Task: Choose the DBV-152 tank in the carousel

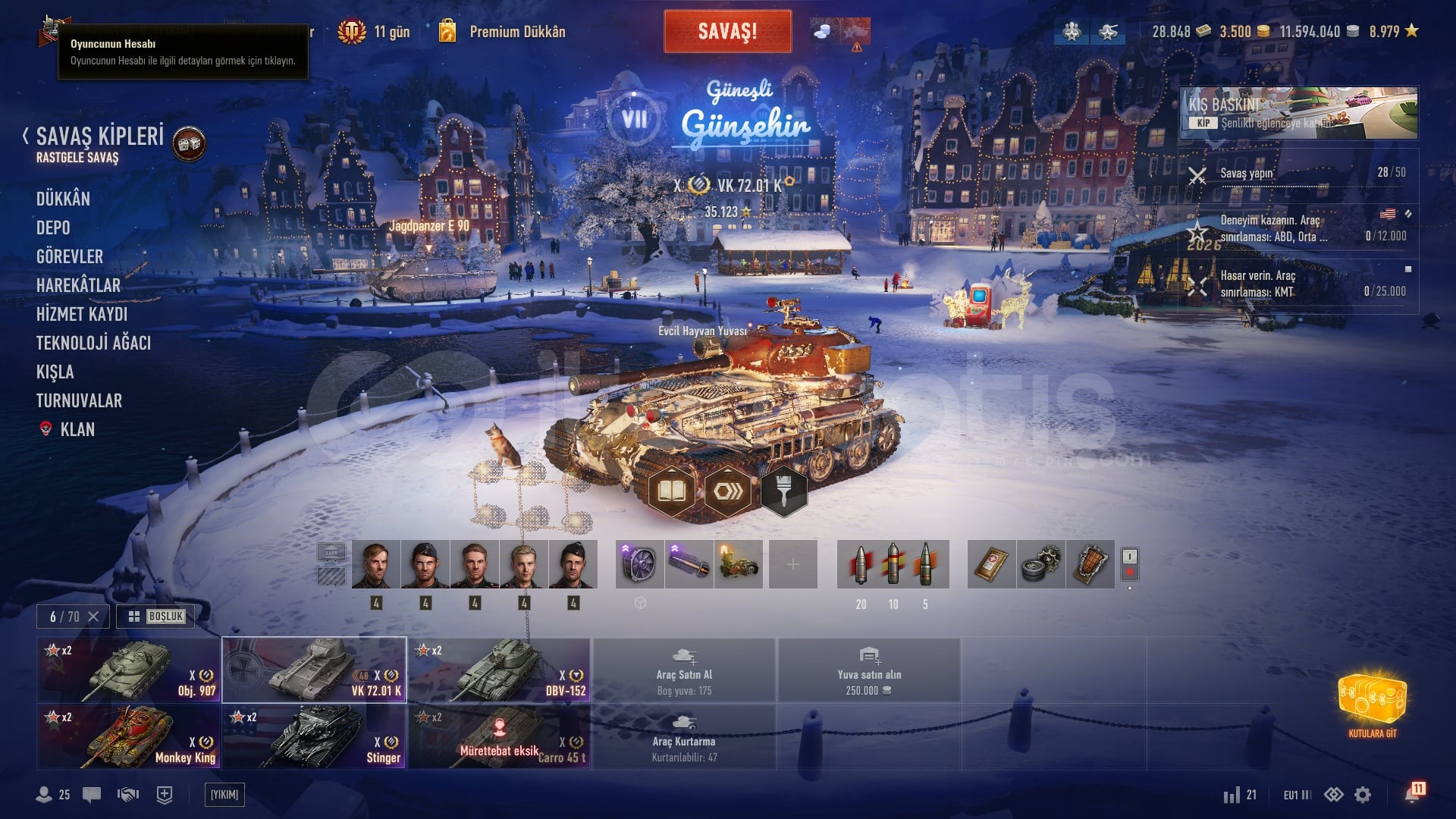Action: click(500, 670)
